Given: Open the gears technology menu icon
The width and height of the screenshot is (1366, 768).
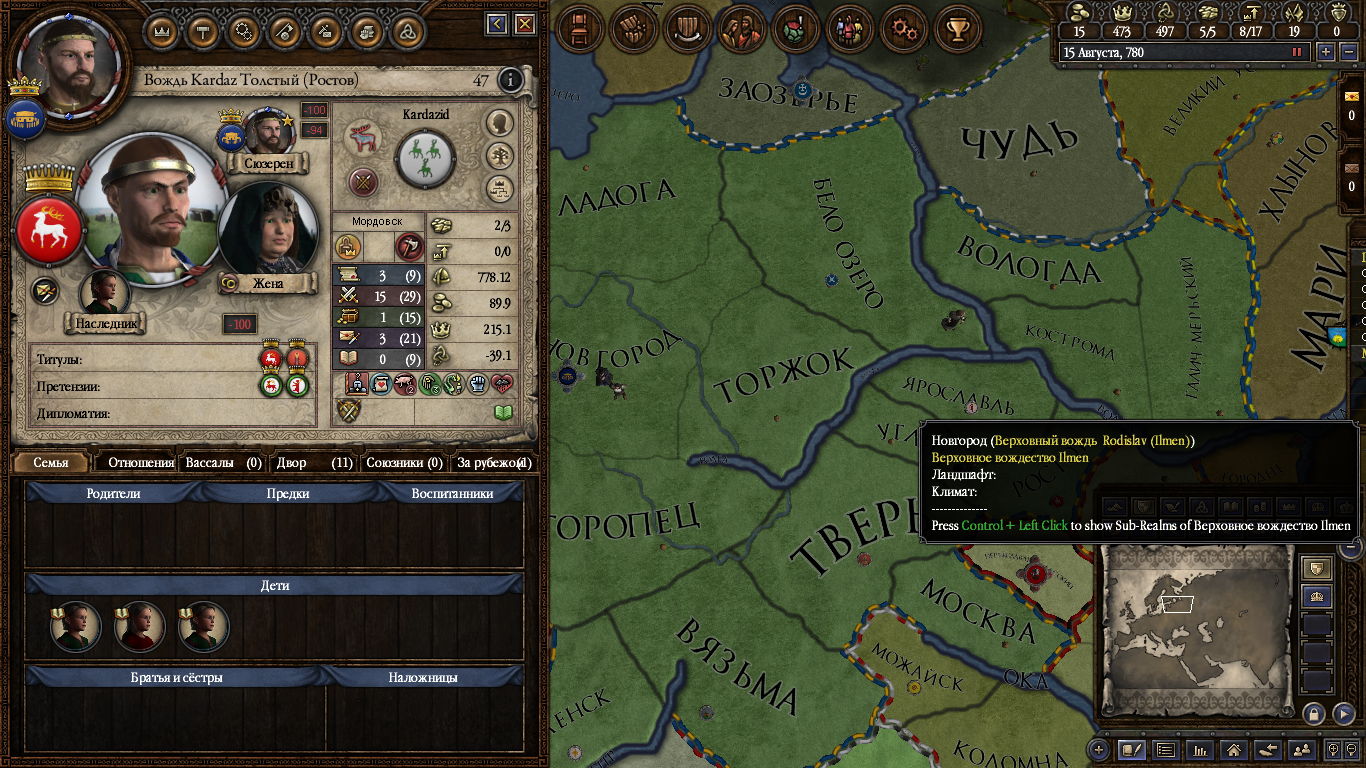Looking at the screenshot, I should coord(907,29).
